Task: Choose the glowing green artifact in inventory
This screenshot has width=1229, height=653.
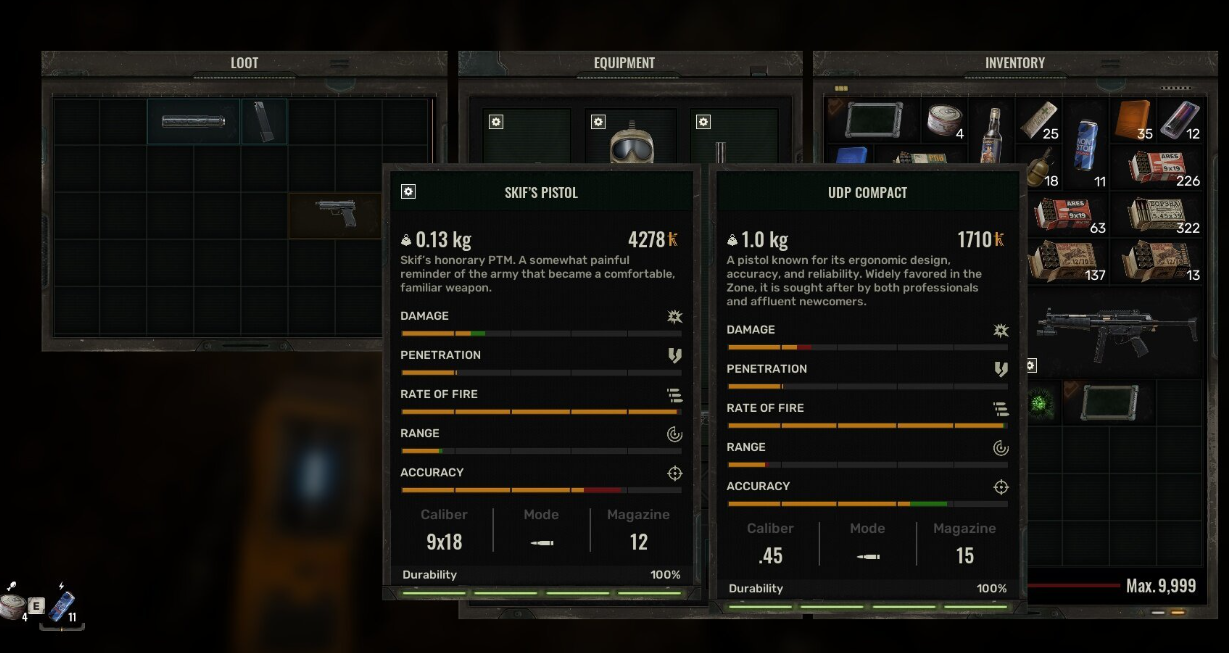Action: tap(1040, 404)
